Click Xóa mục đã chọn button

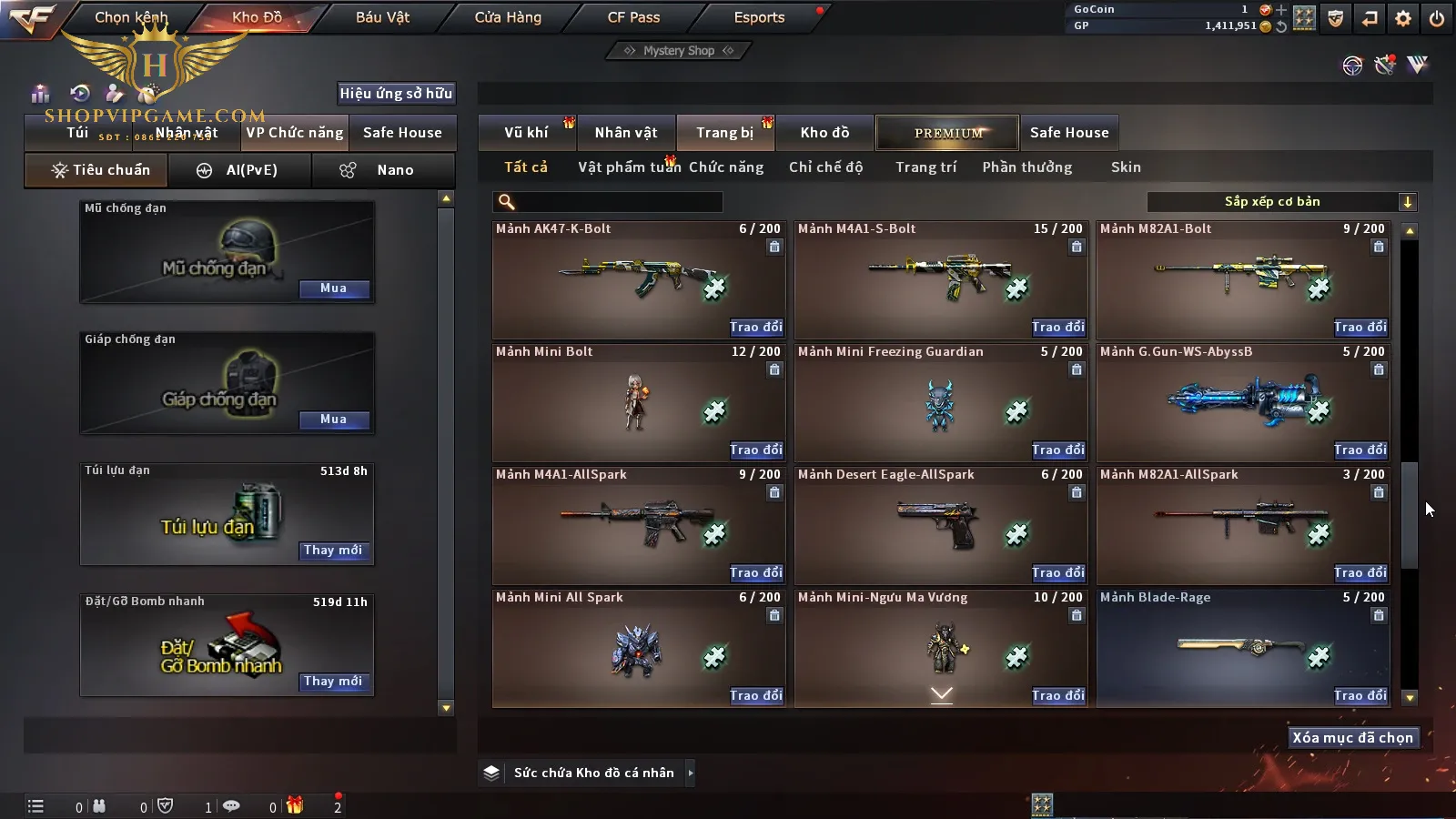[1352, 738]
